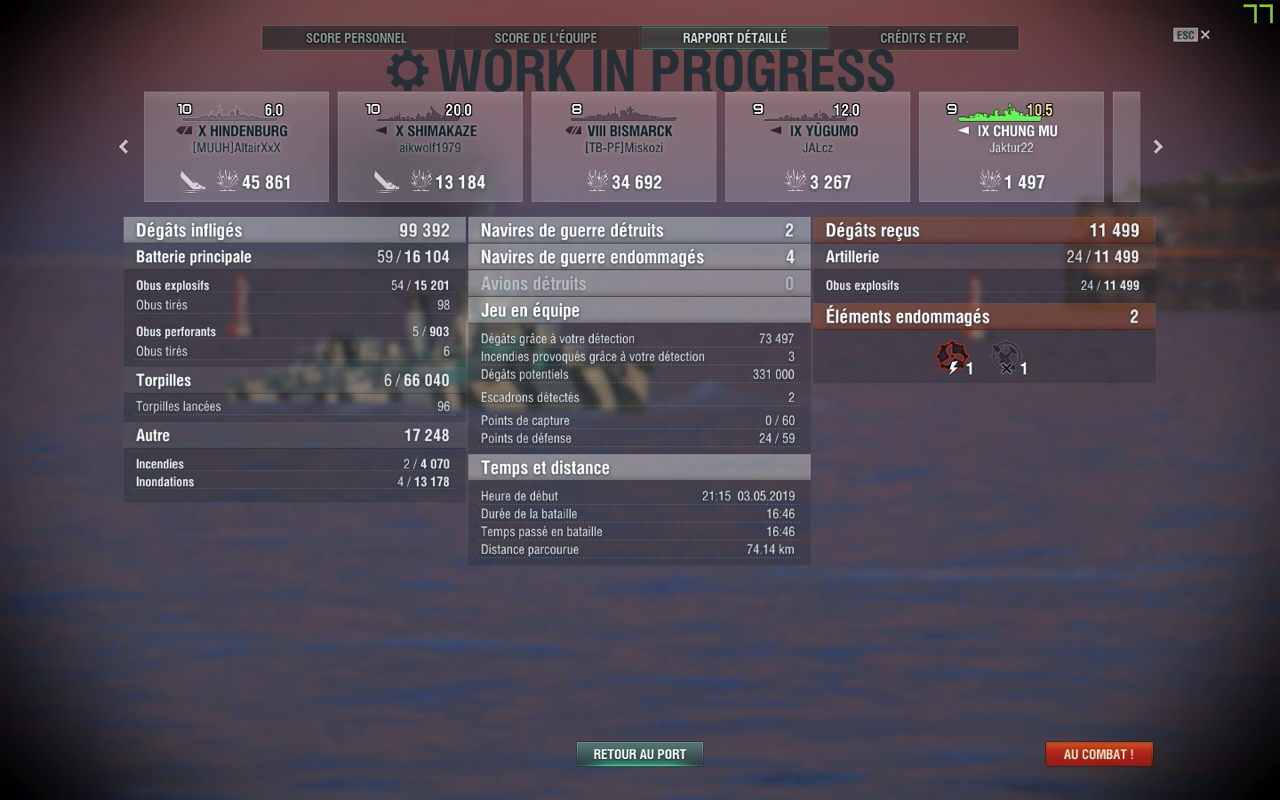
Task: Select the Rapport Détaillé tab
Action: pos(735,38)
